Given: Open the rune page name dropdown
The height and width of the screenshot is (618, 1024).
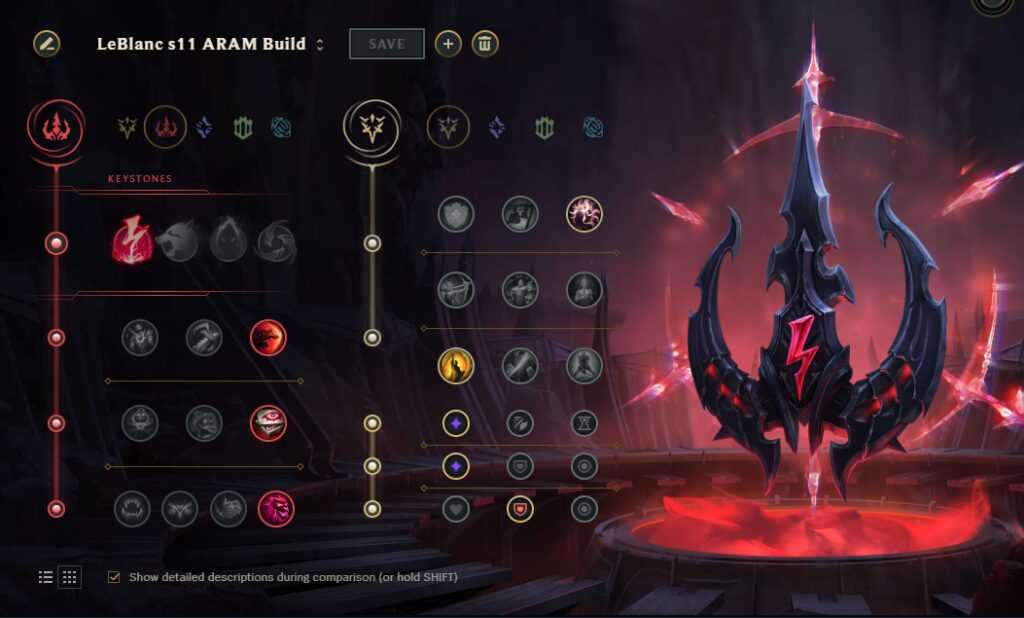Looking at the screenshot, I should 320,44.
